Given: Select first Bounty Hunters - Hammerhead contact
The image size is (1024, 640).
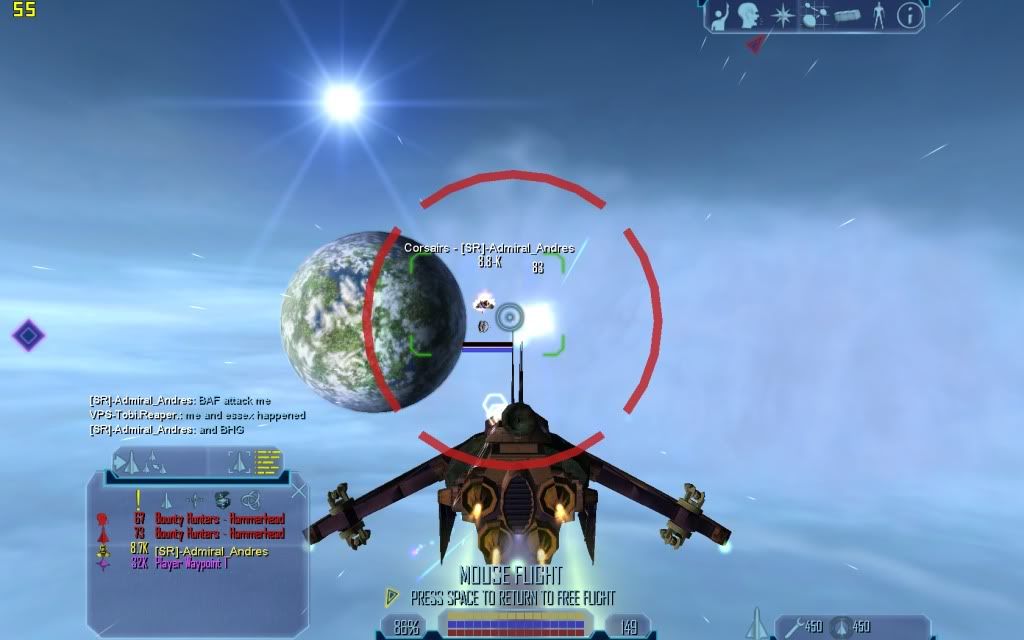Looking at the screenshot, I should 219,519.
